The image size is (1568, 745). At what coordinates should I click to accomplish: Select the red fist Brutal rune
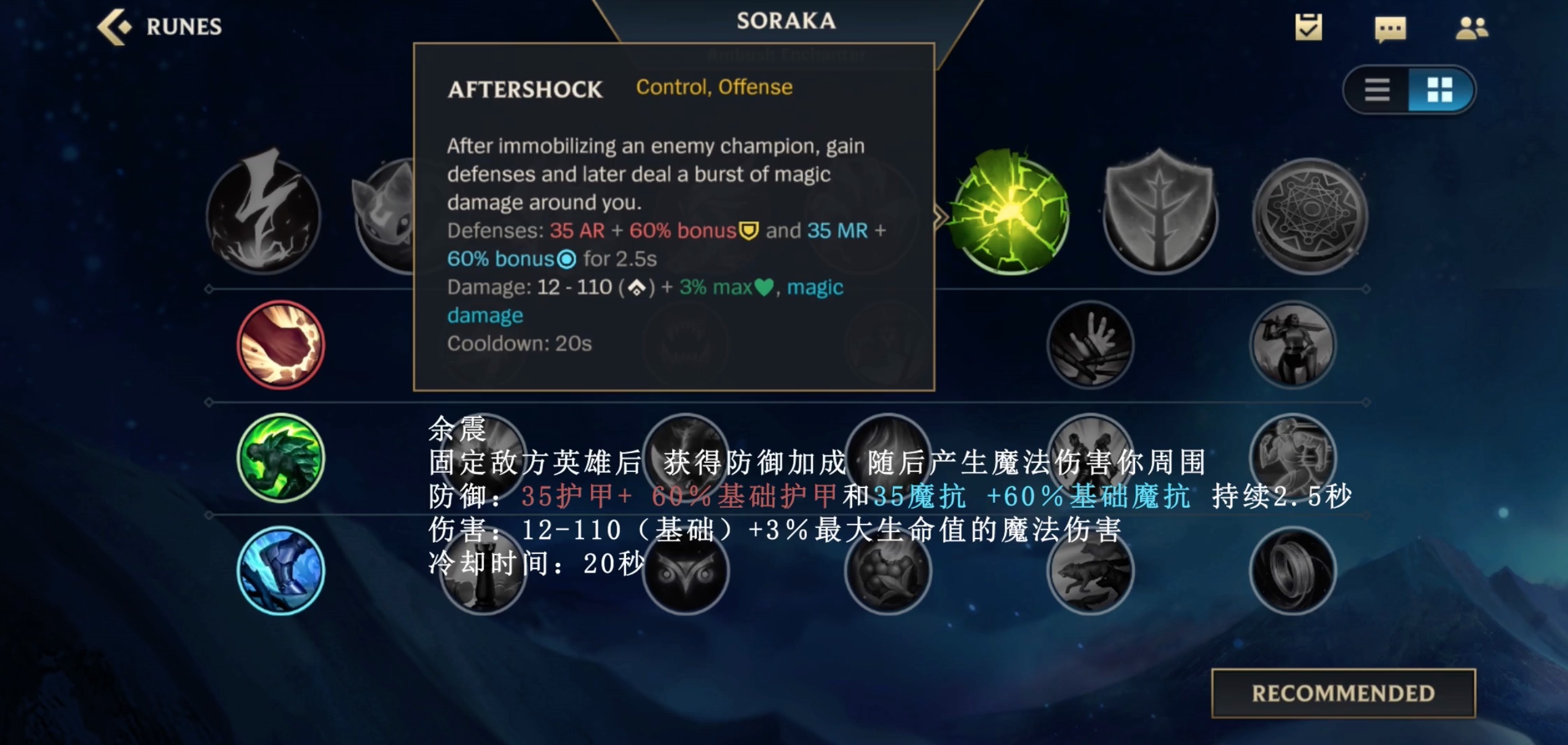coord(280,344)
